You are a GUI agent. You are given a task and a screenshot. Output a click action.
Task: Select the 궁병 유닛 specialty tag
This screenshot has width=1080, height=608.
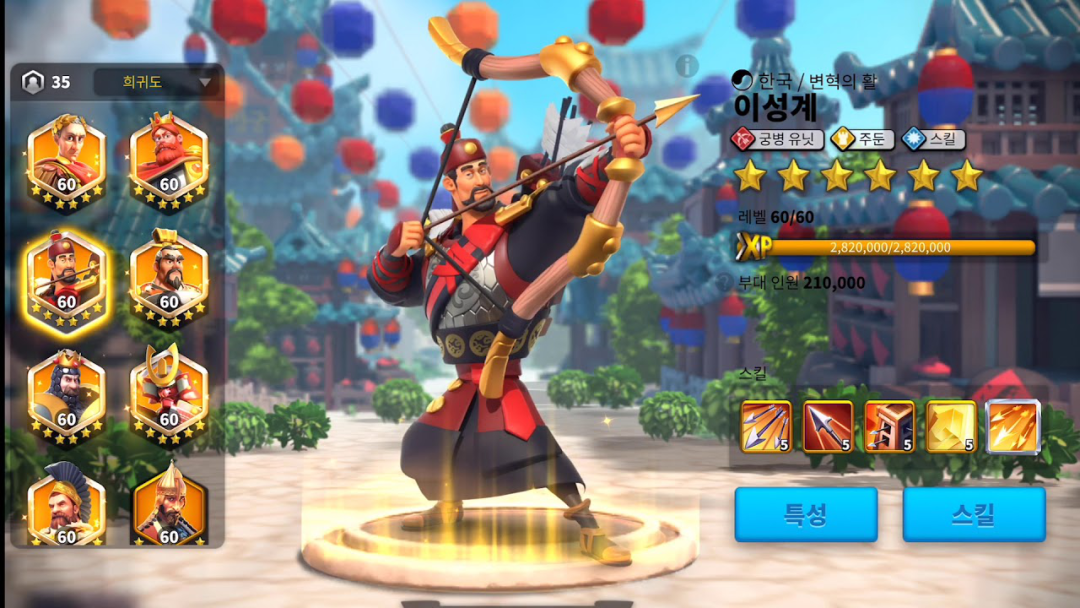click(x=777, y=139)
